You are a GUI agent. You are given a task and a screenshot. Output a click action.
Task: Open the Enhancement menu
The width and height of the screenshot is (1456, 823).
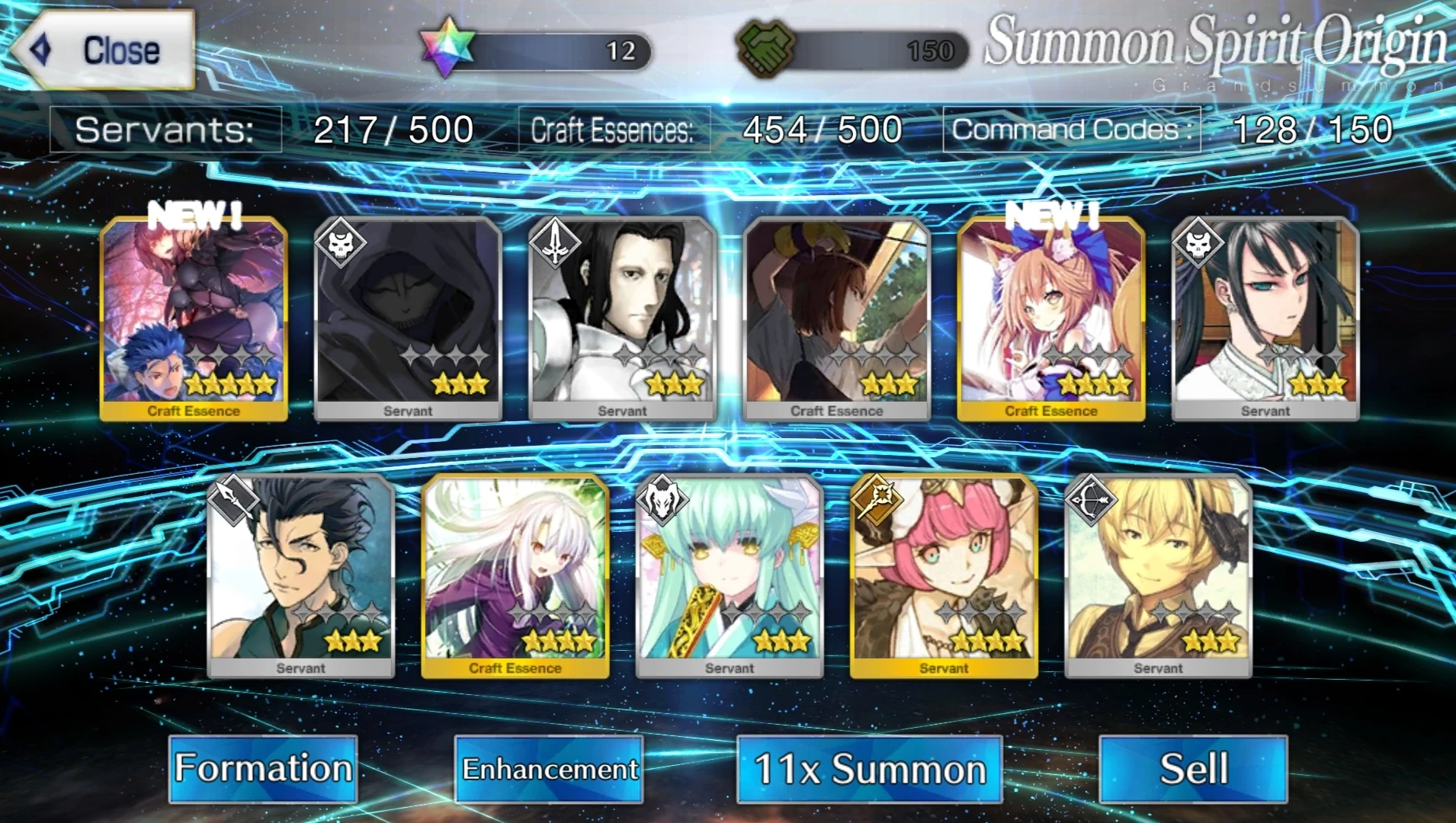click(x=549, y=768)
